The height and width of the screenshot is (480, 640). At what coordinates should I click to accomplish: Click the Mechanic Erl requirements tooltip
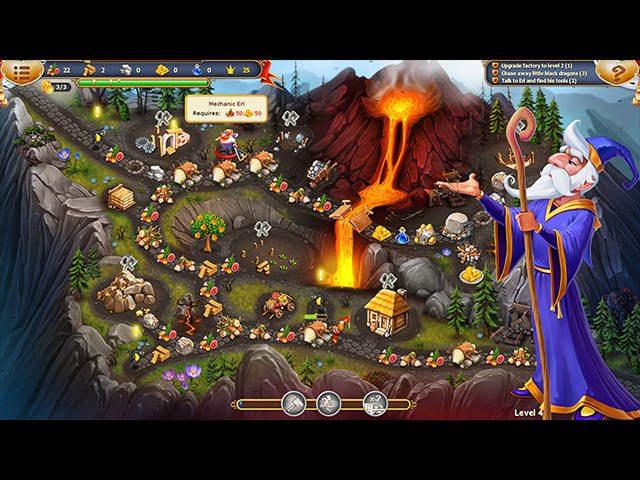coord(227,109)
